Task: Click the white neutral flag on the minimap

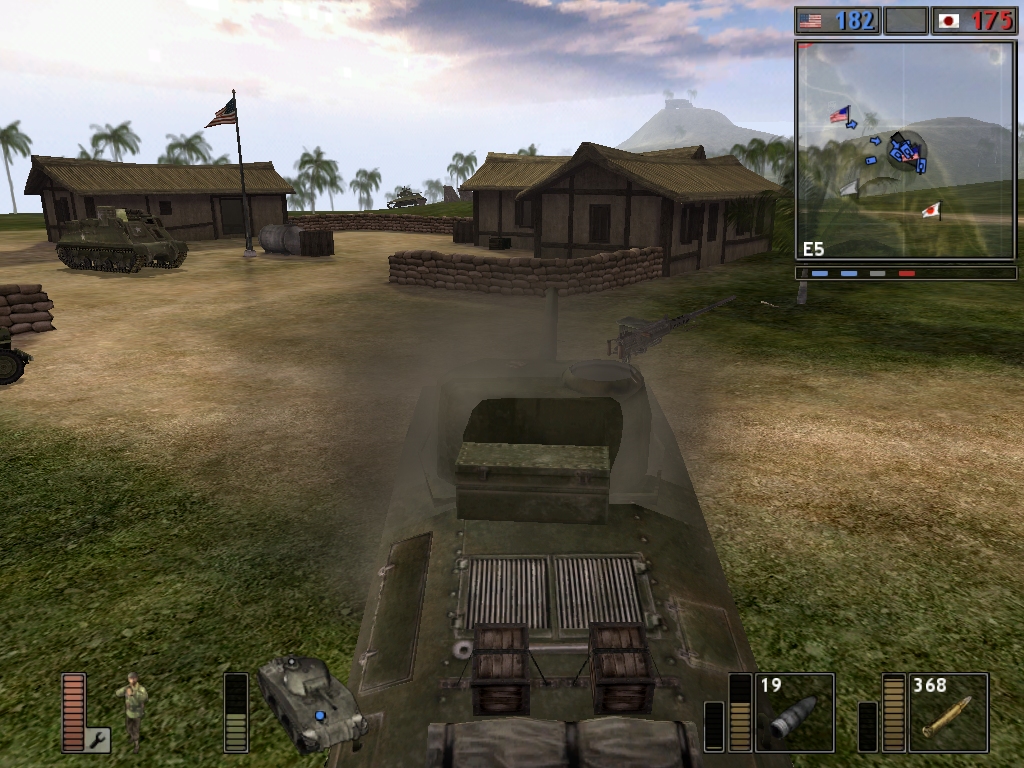Action: click(849, 187)
